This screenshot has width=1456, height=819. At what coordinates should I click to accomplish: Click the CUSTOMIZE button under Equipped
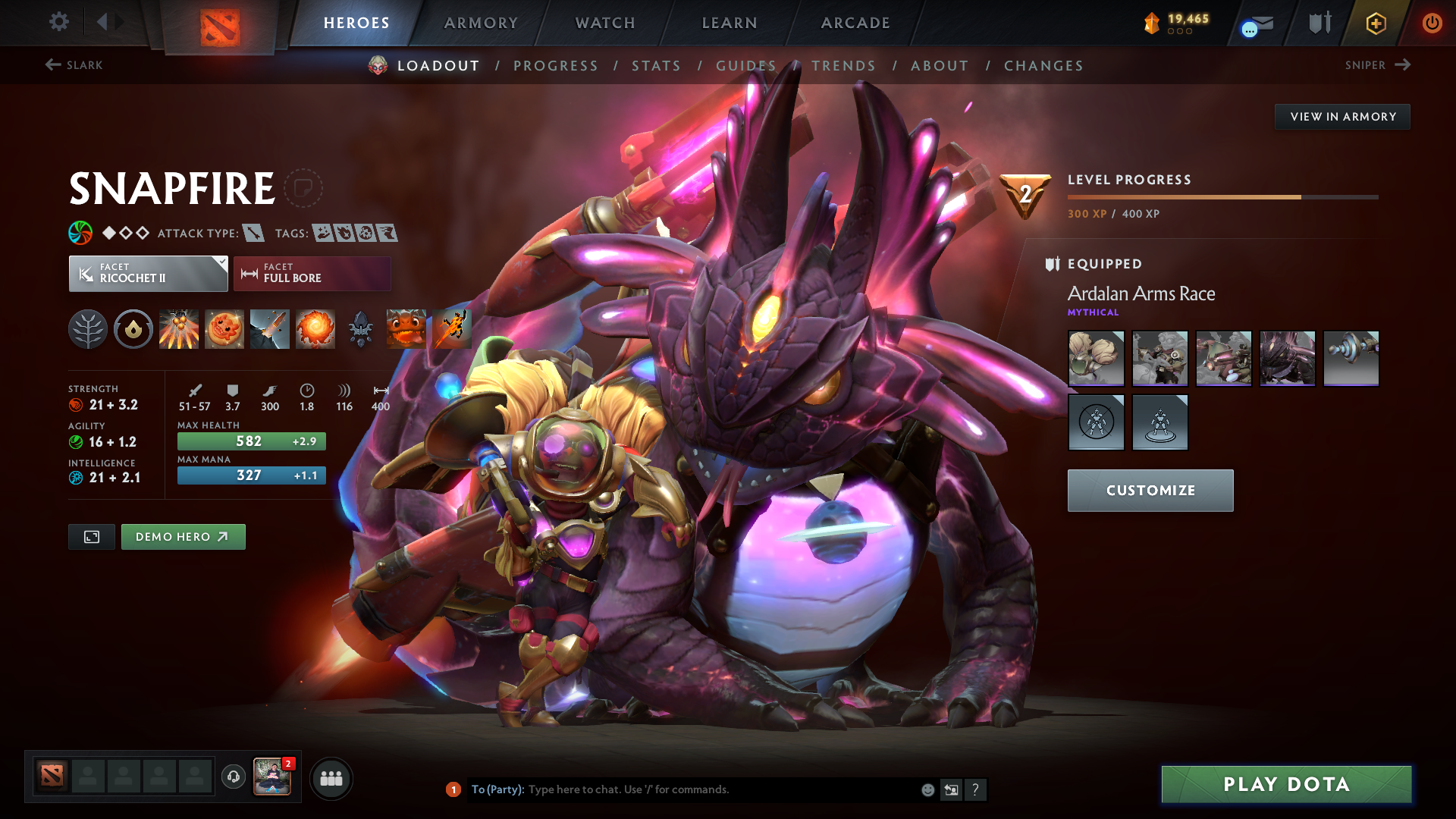pyautogui.click(x=1150, y=491)
